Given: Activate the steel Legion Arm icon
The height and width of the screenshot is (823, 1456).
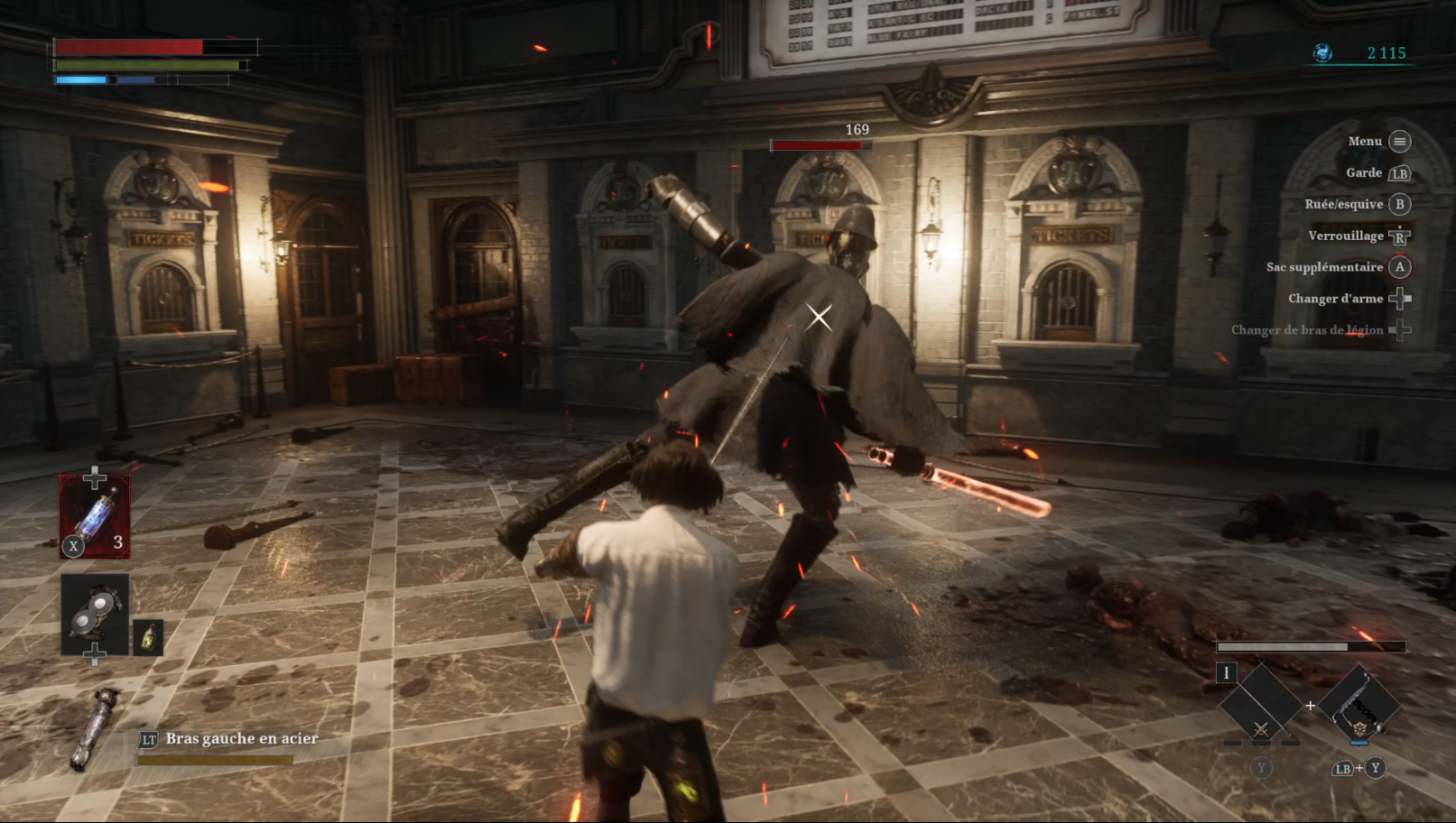Looking at the screenshot, I should click(96, 728).
